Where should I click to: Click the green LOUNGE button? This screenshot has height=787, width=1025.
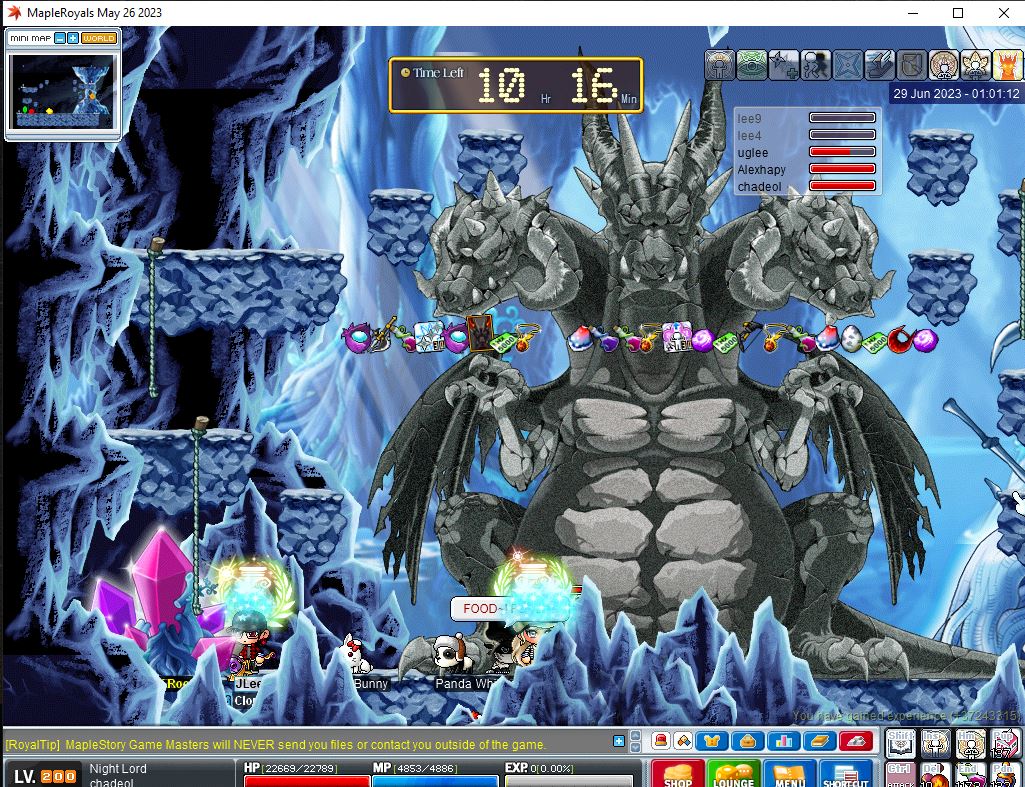[732, 774]
